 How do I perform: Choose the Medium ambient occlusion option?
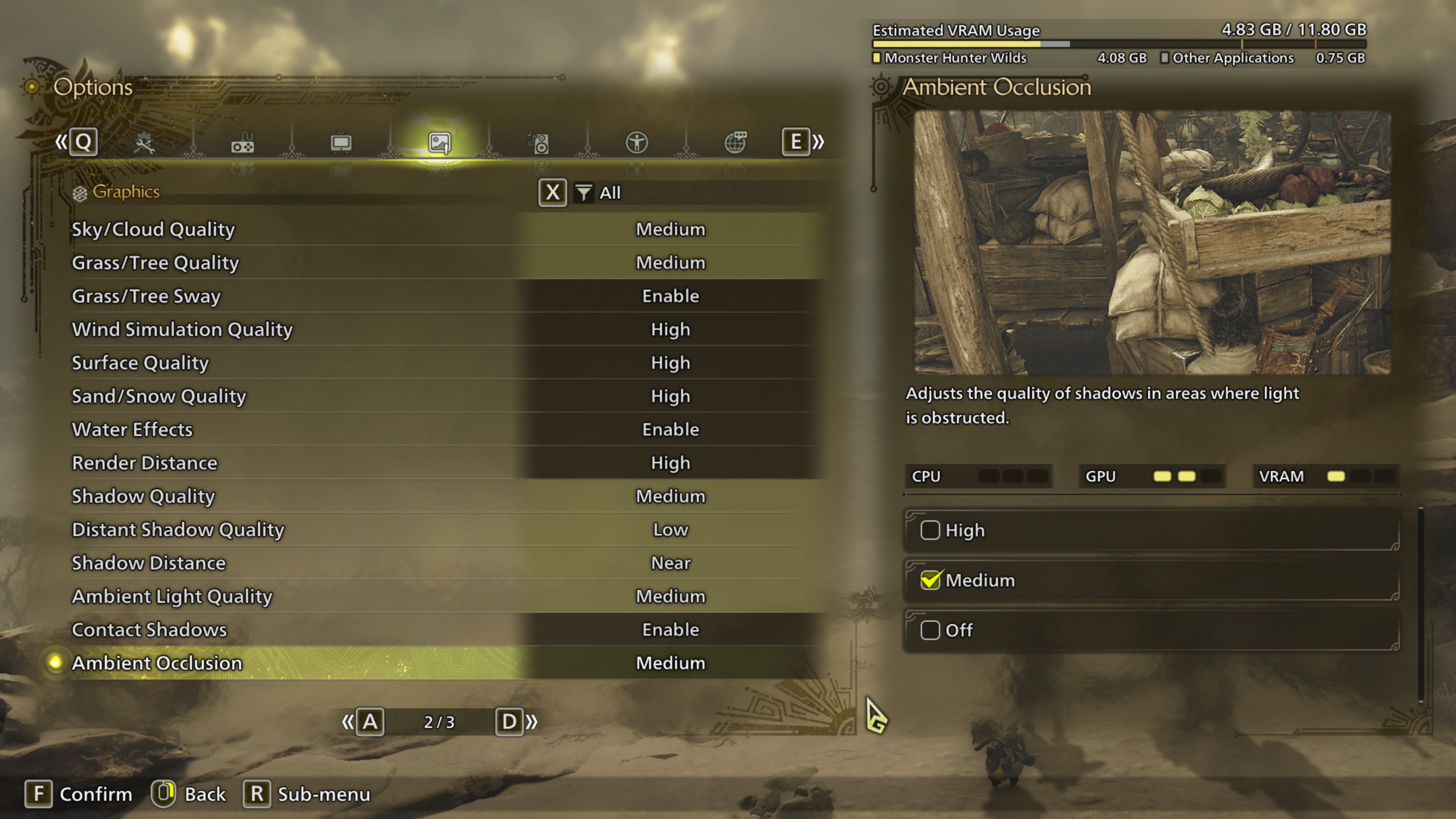1151,580
